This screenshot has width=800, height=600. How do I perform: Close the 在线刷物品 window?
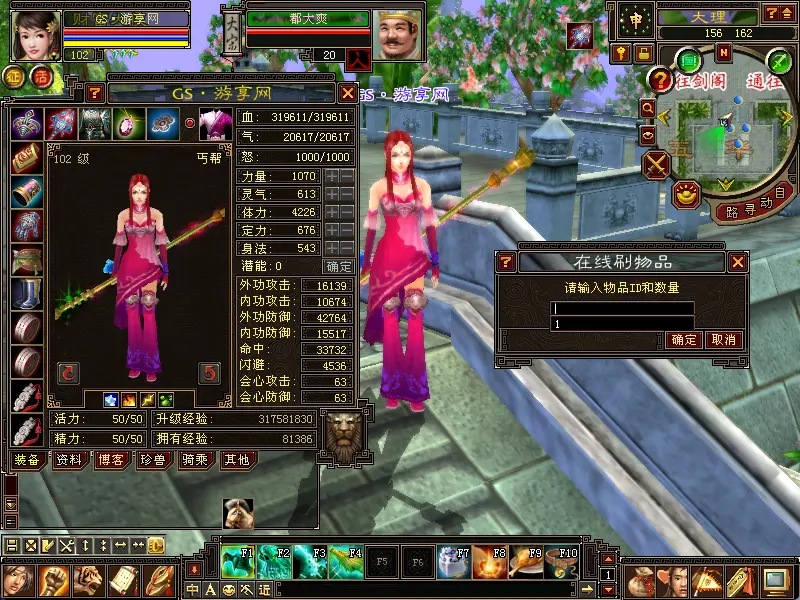coord(738,262)
